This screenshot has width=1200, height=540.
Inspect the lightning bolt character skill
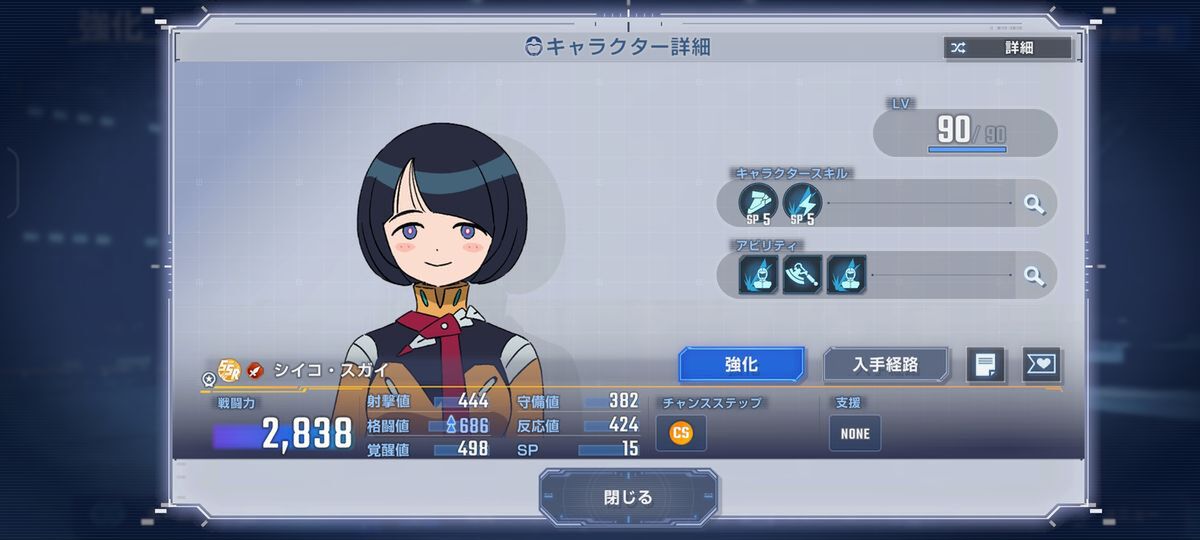[802, 203]
